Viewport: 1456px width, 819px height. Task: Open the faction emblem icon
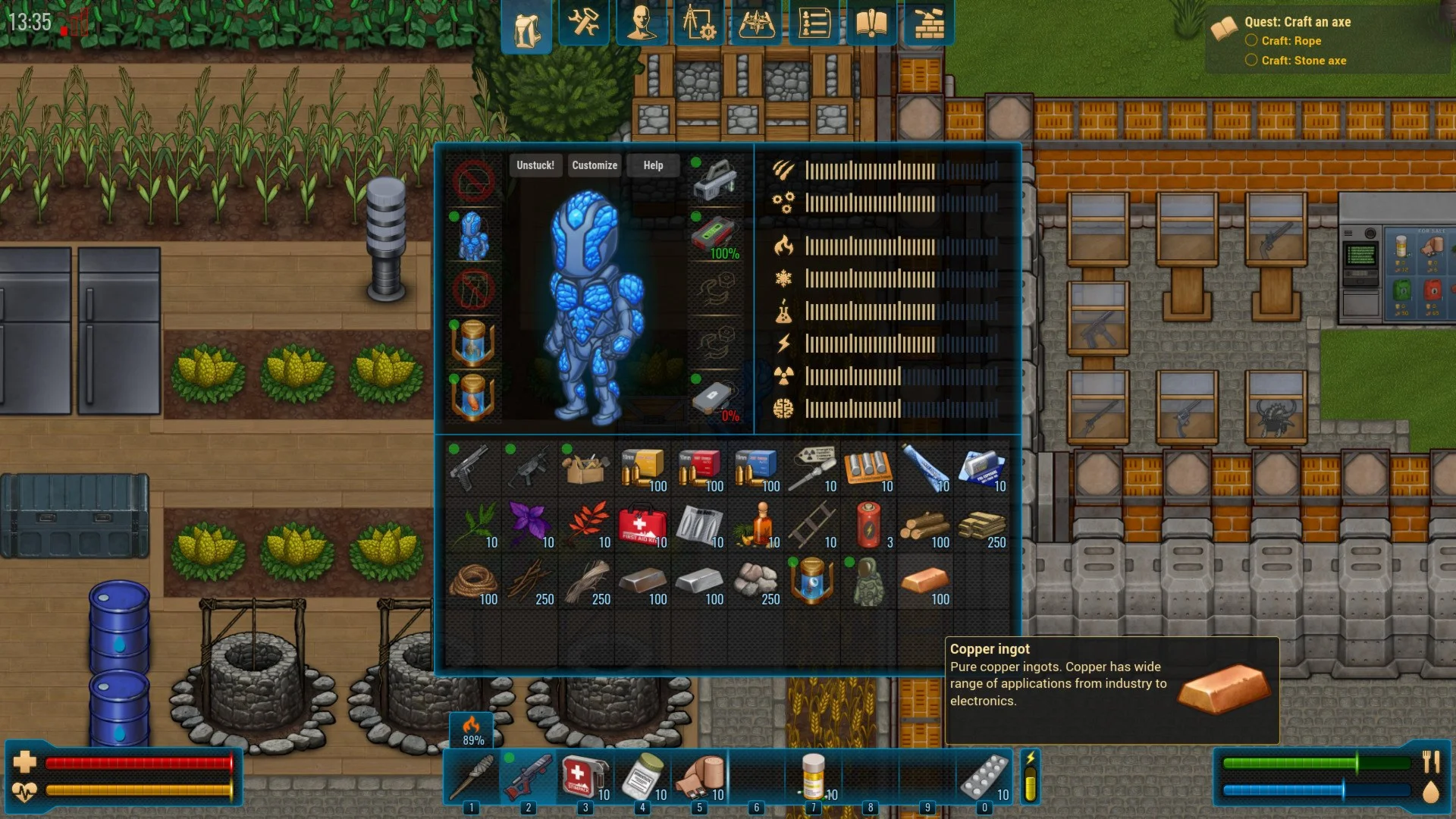point(758,24)
